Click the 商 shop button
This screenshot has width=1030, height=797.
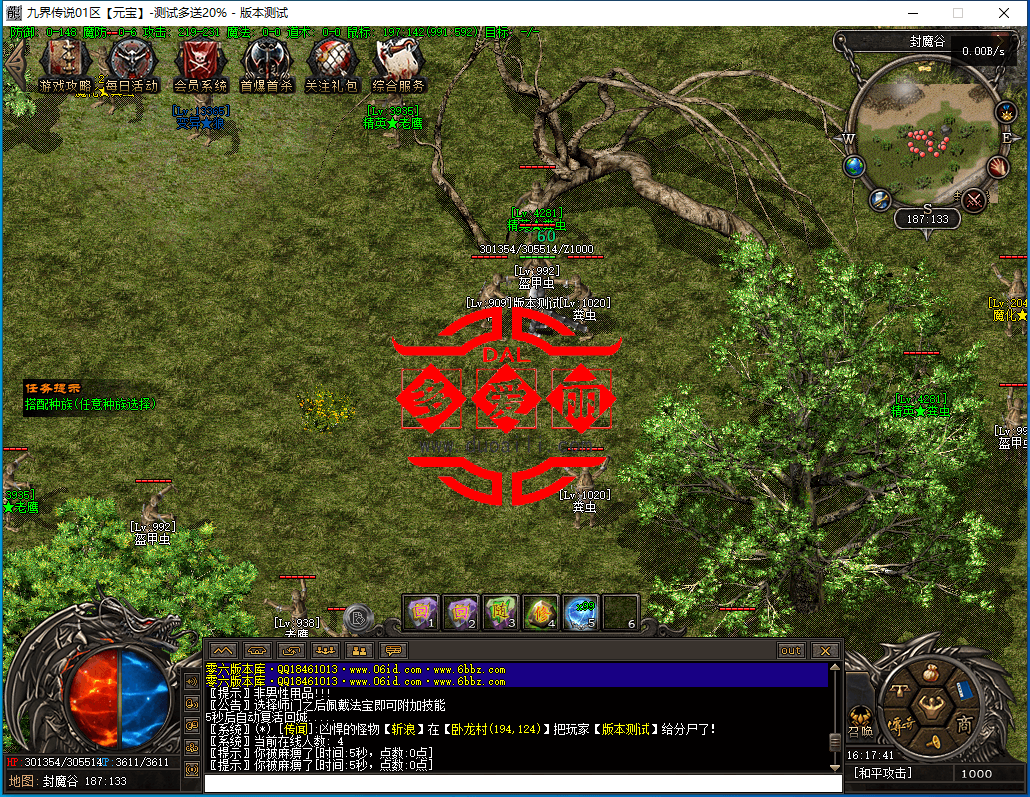pos(963,723)
